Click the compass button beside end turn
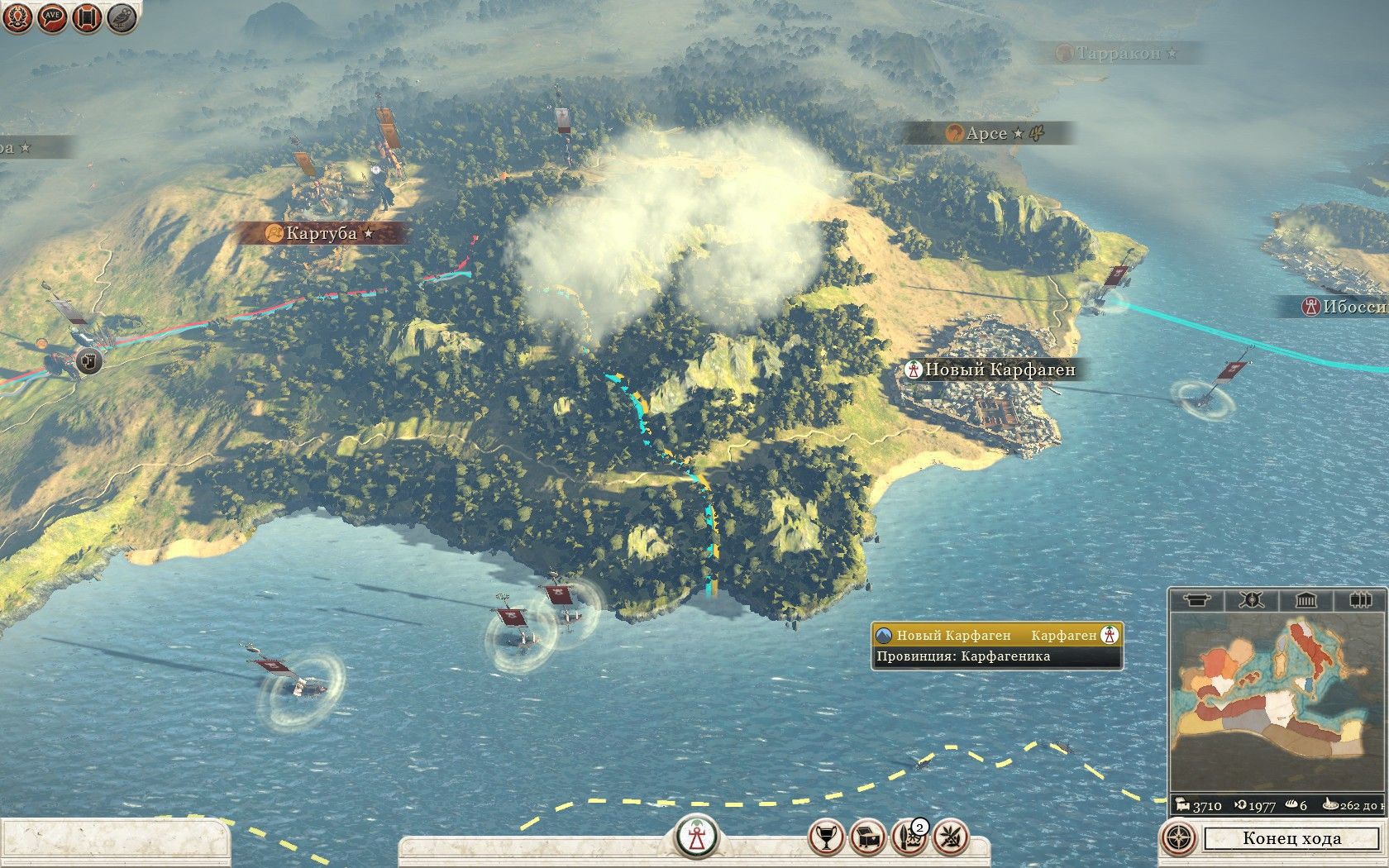This screenshot has height=868, width=1389. (x=1179, y=838)
